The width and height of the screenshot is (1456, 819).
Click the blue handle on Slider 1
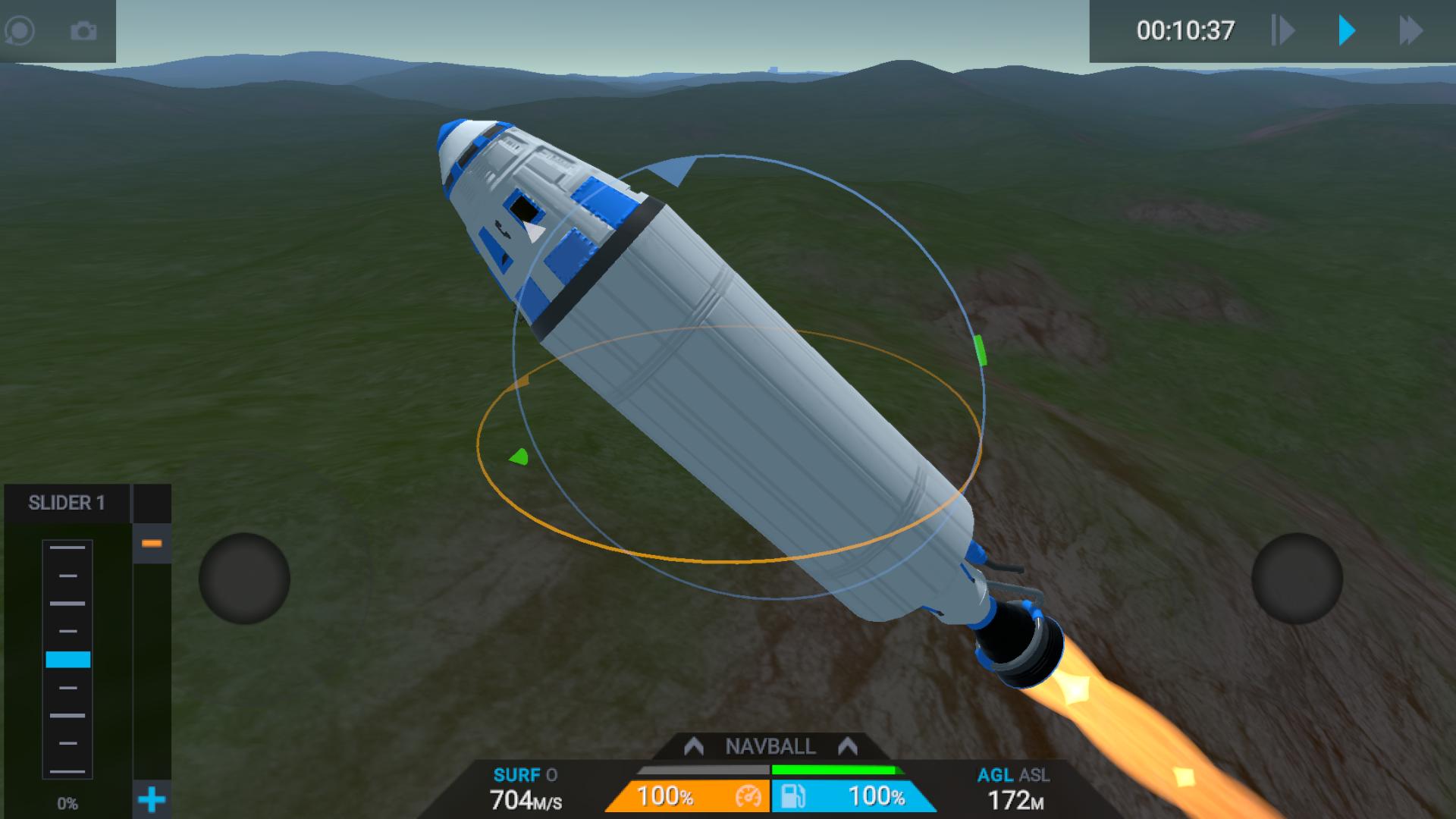68,659
